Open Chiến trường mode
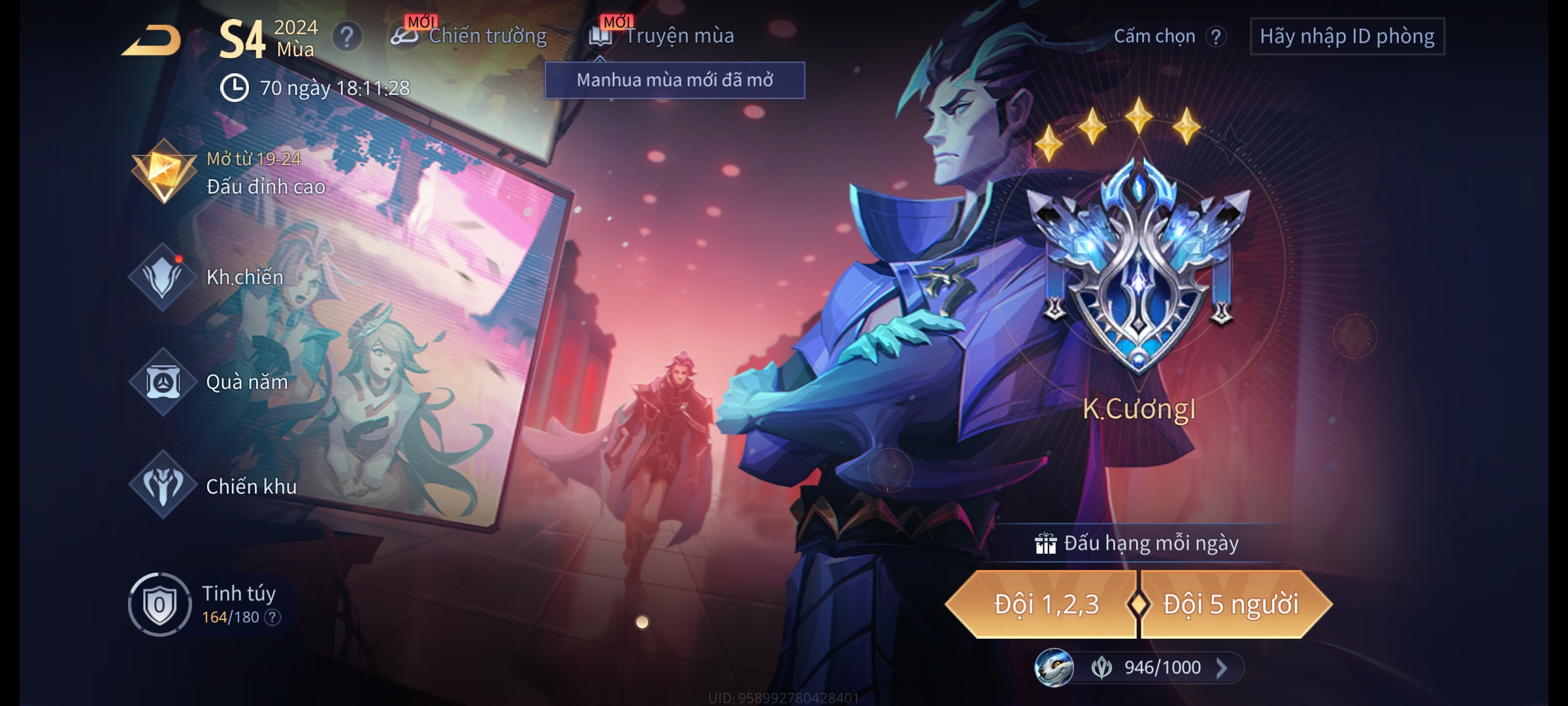Image resolution: width=1568 pixels, height=706 pixels. 470,36
